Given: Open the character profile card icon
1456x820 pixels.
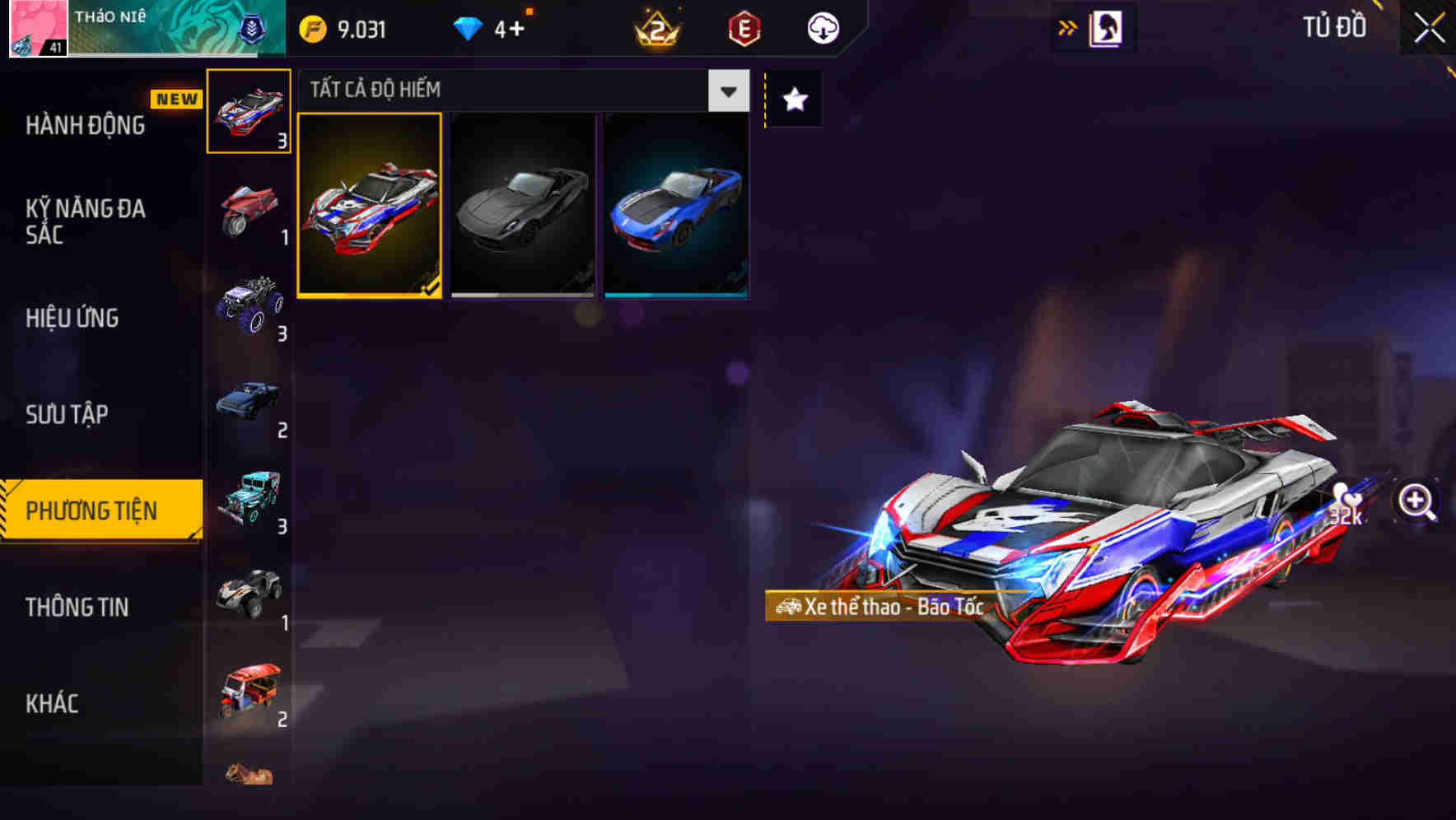Looking at the screenshot, I should 1108,27.
